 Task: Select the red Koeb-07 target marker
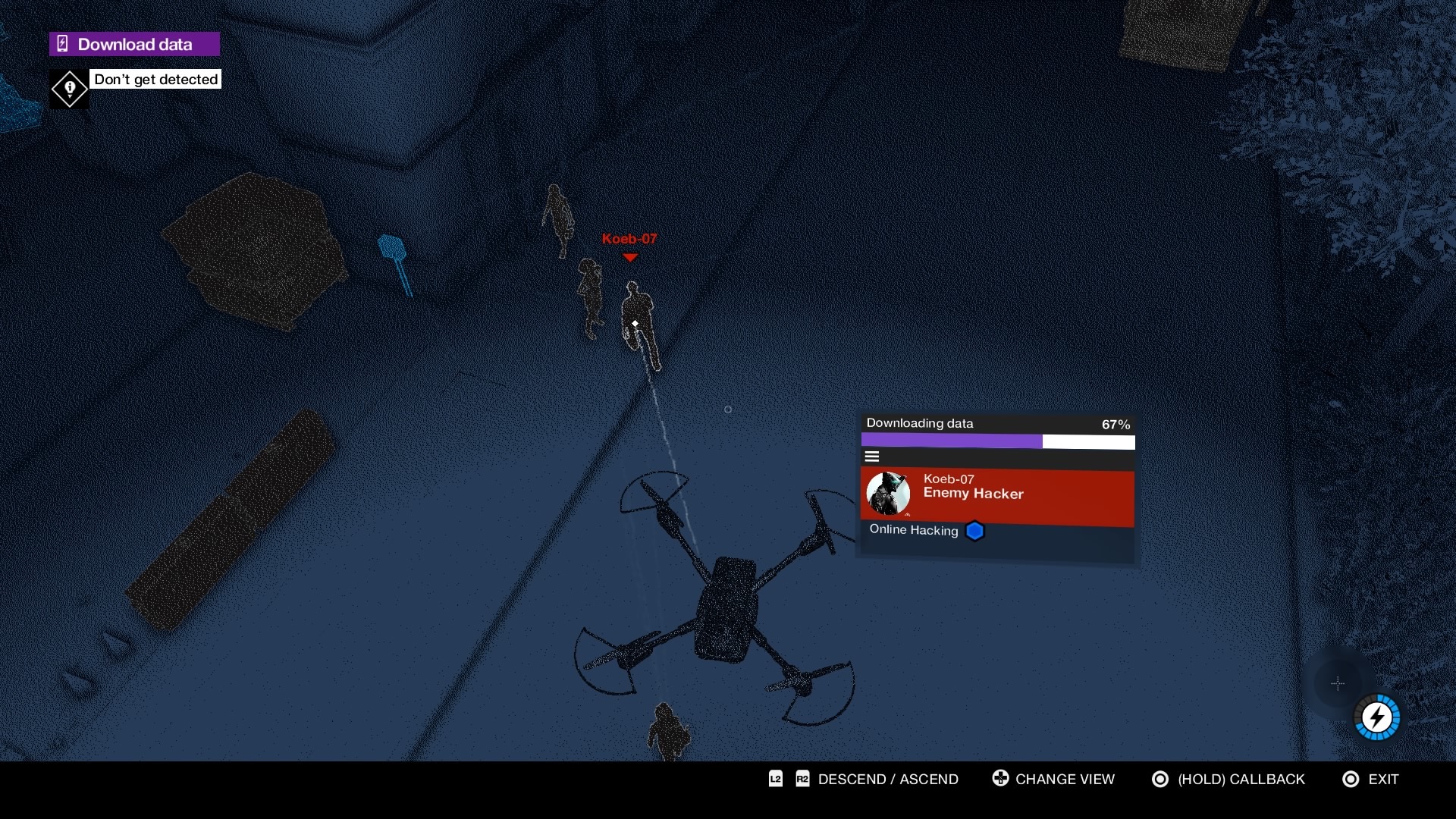tap(629, 256)
